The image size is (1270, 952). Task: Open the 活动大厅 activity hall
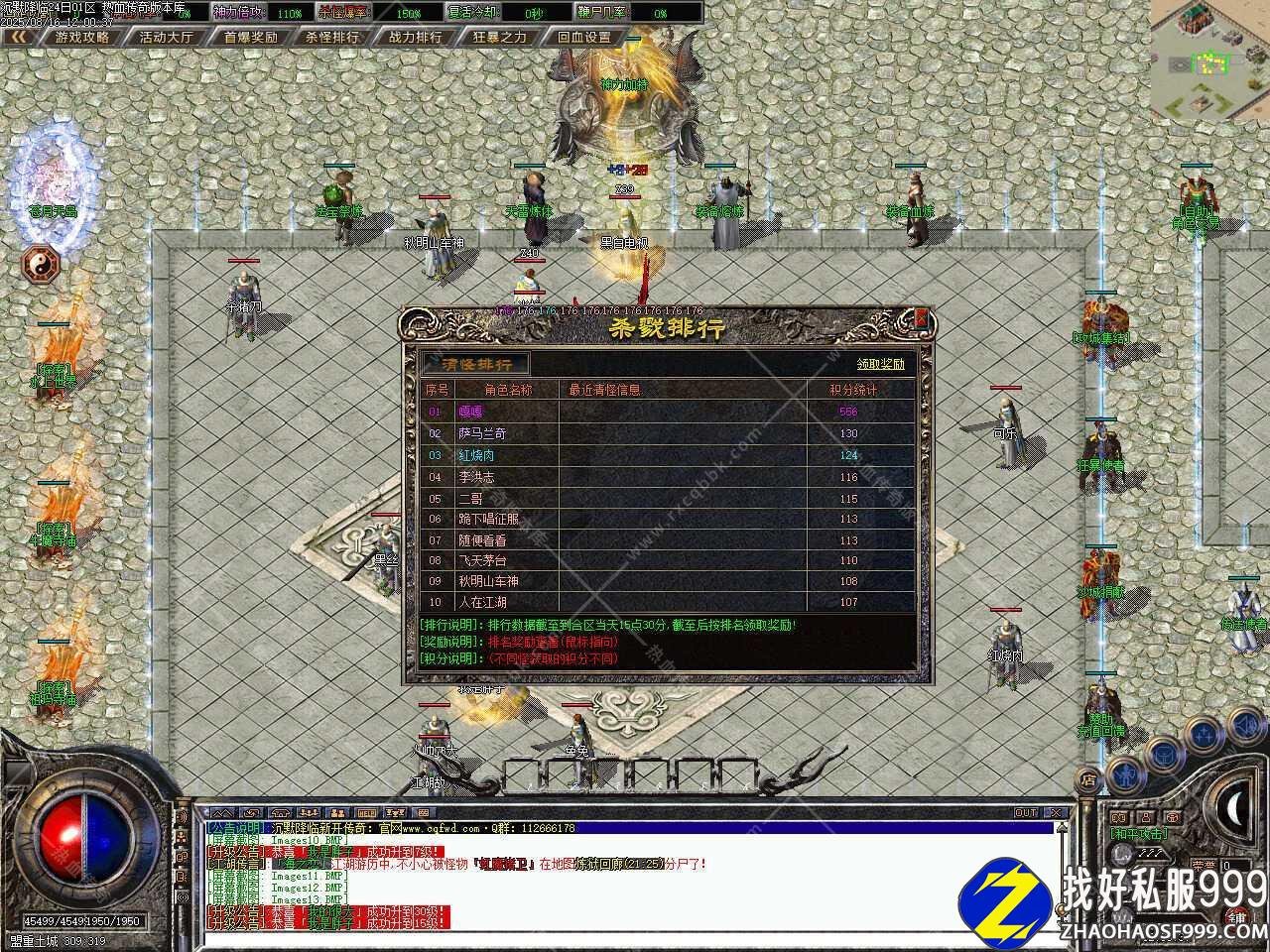coord(166,37)
